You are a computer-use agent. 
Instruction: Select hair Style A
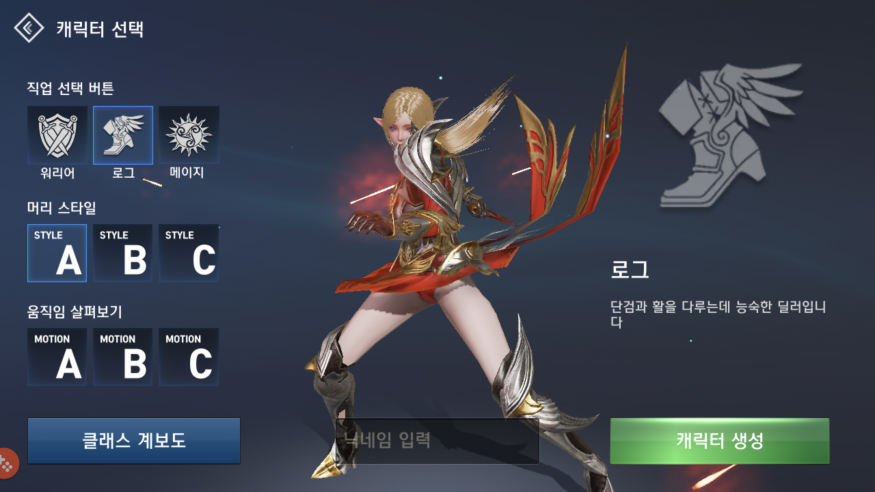coord(57,253)
